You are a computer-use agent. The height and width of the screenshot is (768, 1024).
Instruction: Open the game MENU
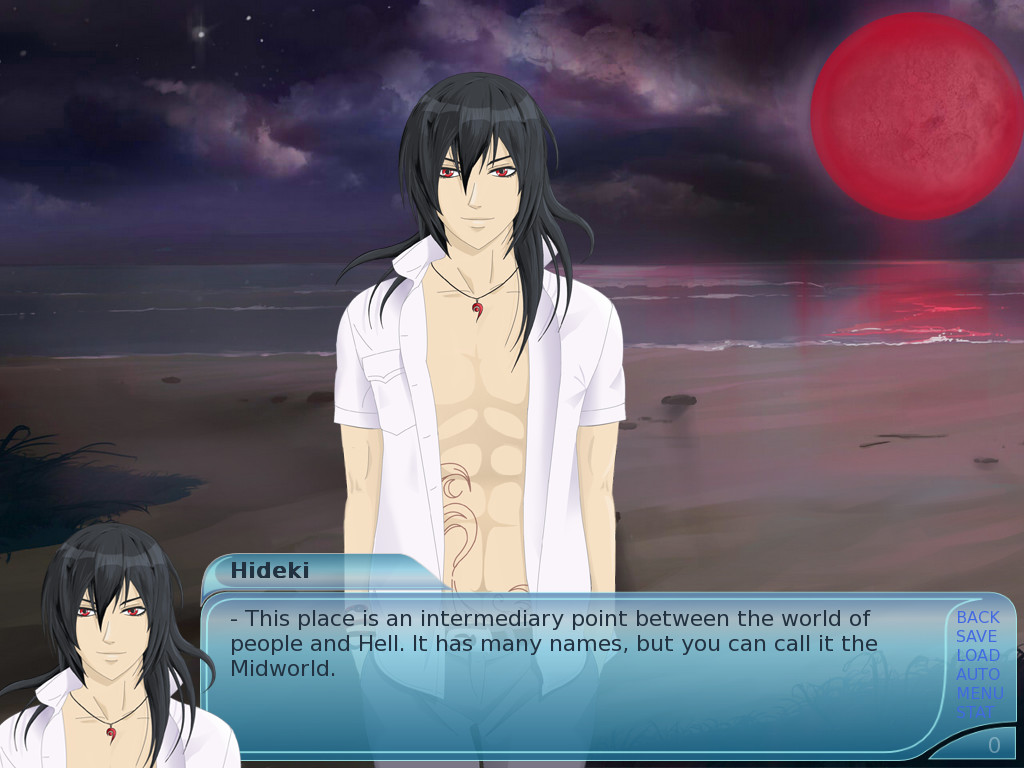979,693
